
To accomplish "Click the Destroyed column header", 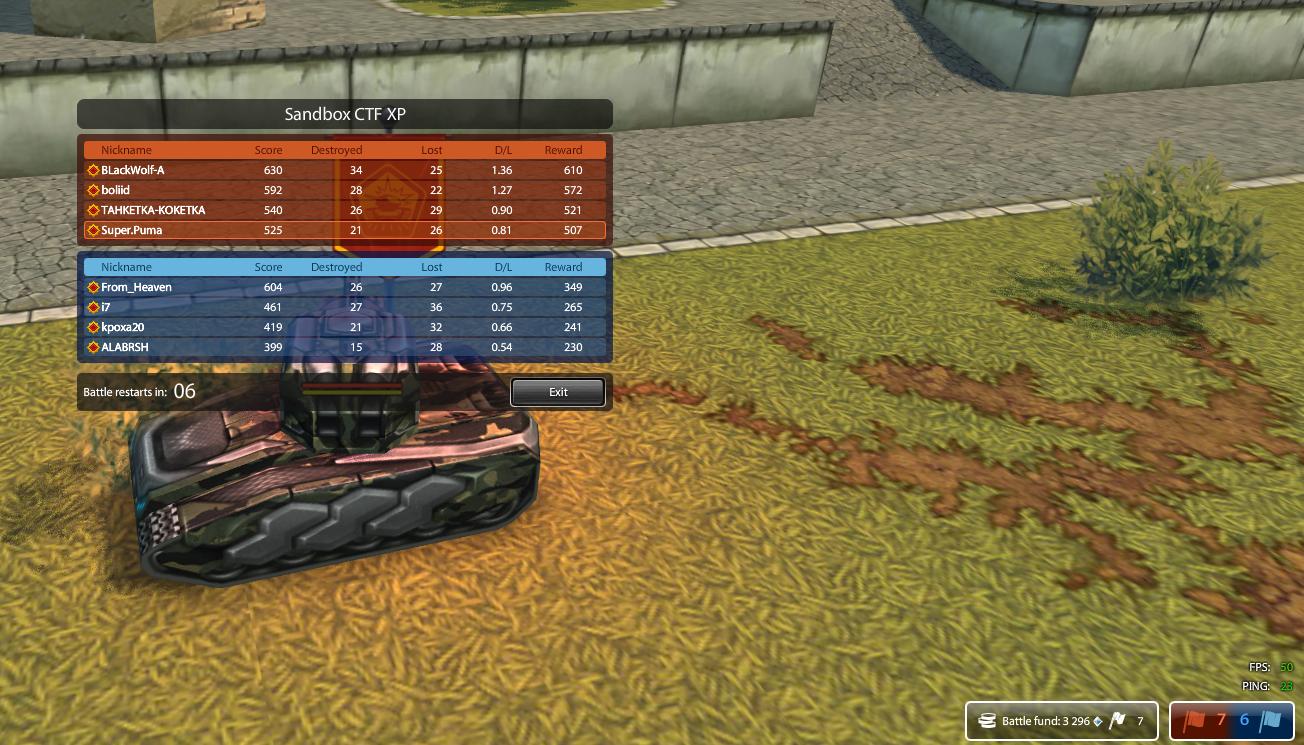I will point(336,149).
